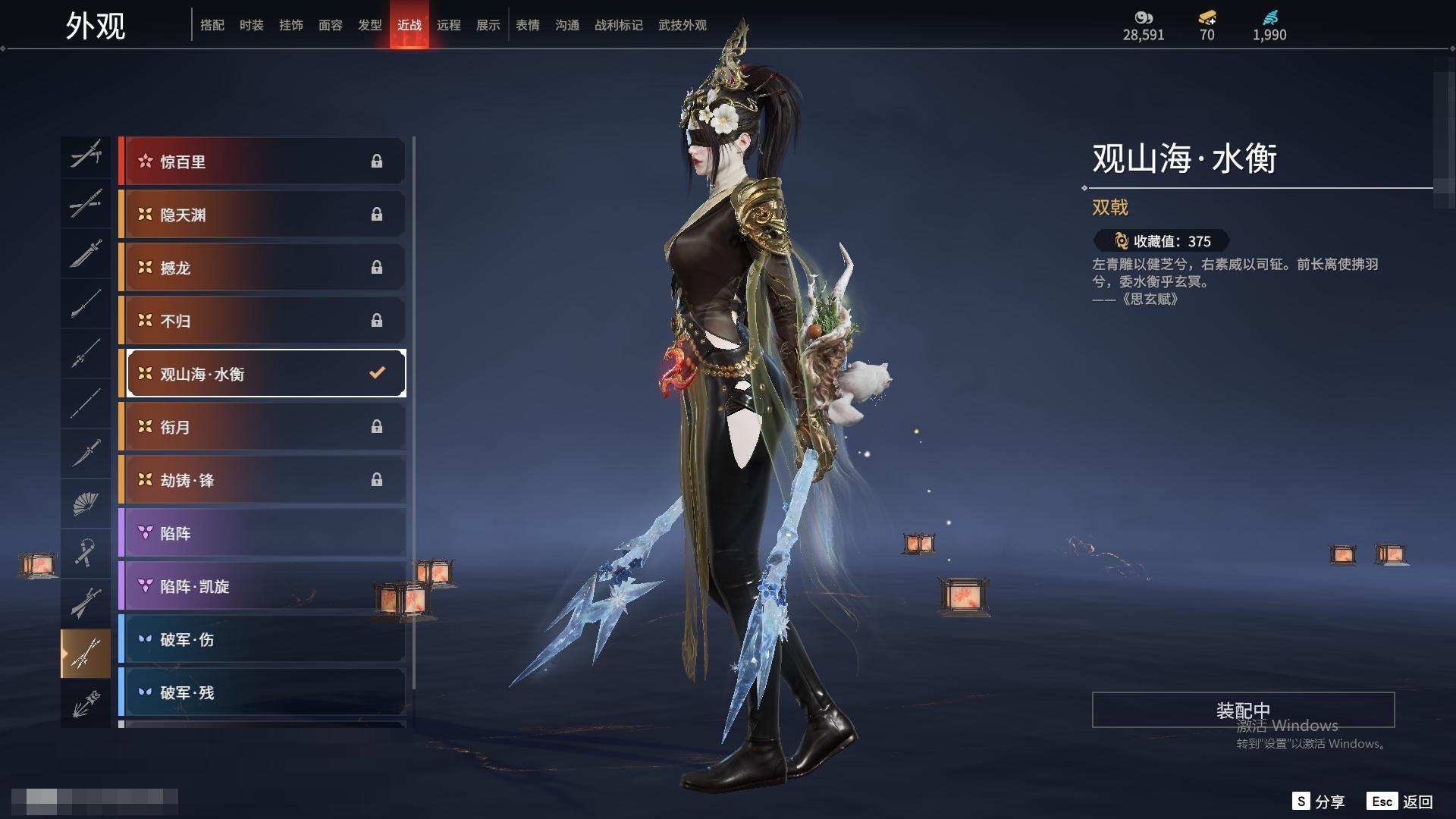Open the 武技外观 tab
Image resolution: width=1456 pixels, height=819 pixels.
click(x=682, y=25)
